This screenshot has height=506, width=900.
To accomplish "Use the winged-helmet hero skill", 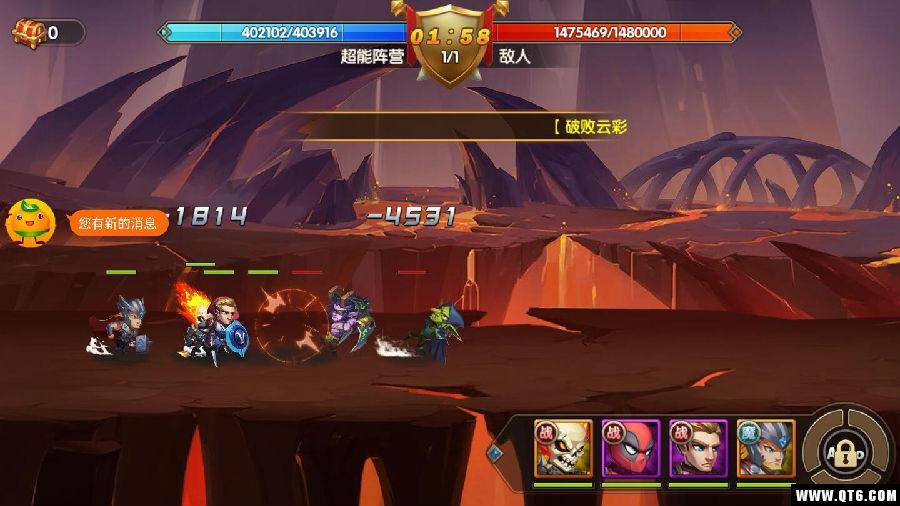I will click(x=766, y=448).
